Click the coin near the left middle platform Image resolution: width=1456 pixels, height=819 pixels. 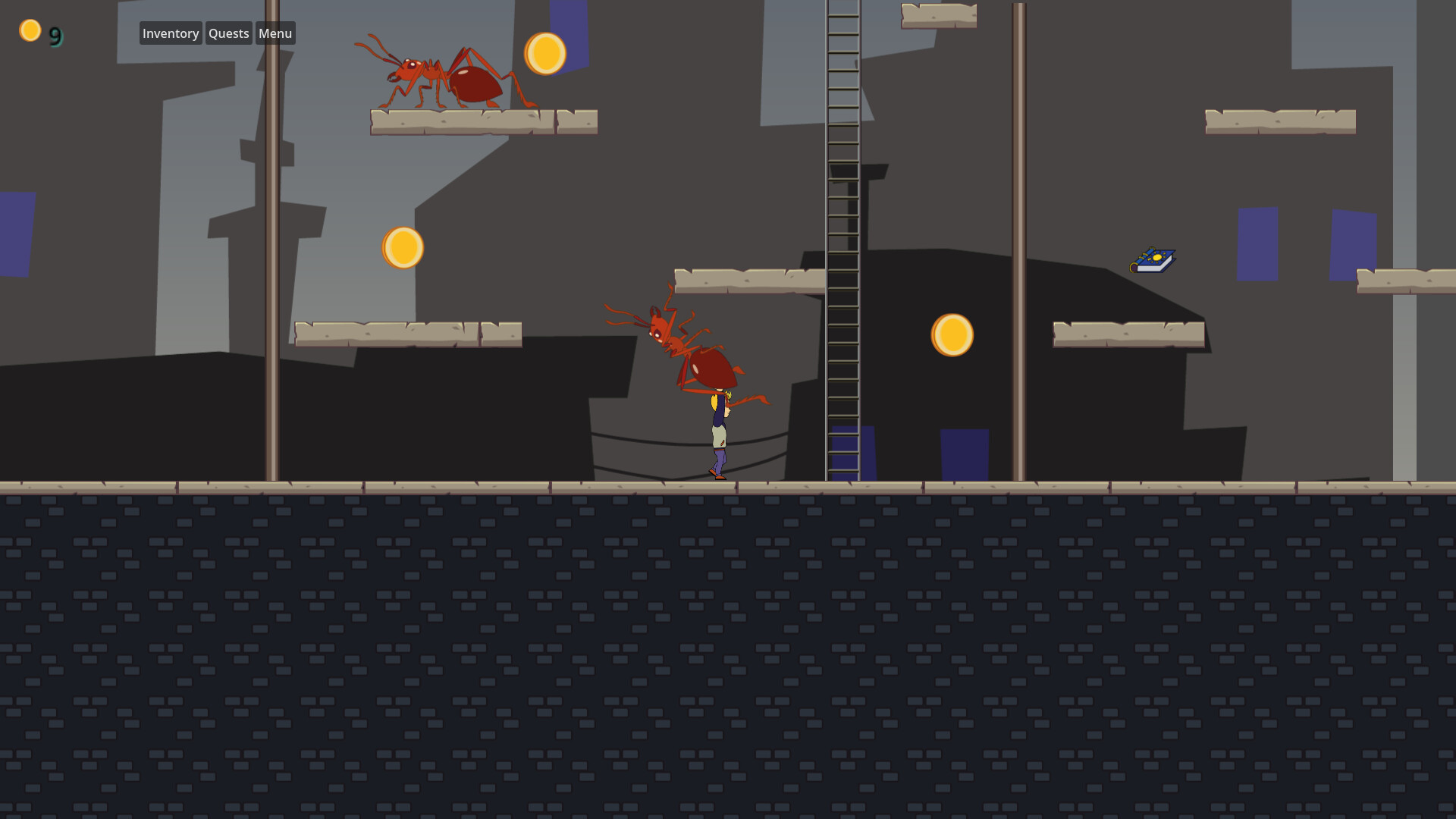pyautogui.click(x=403, y=246)
